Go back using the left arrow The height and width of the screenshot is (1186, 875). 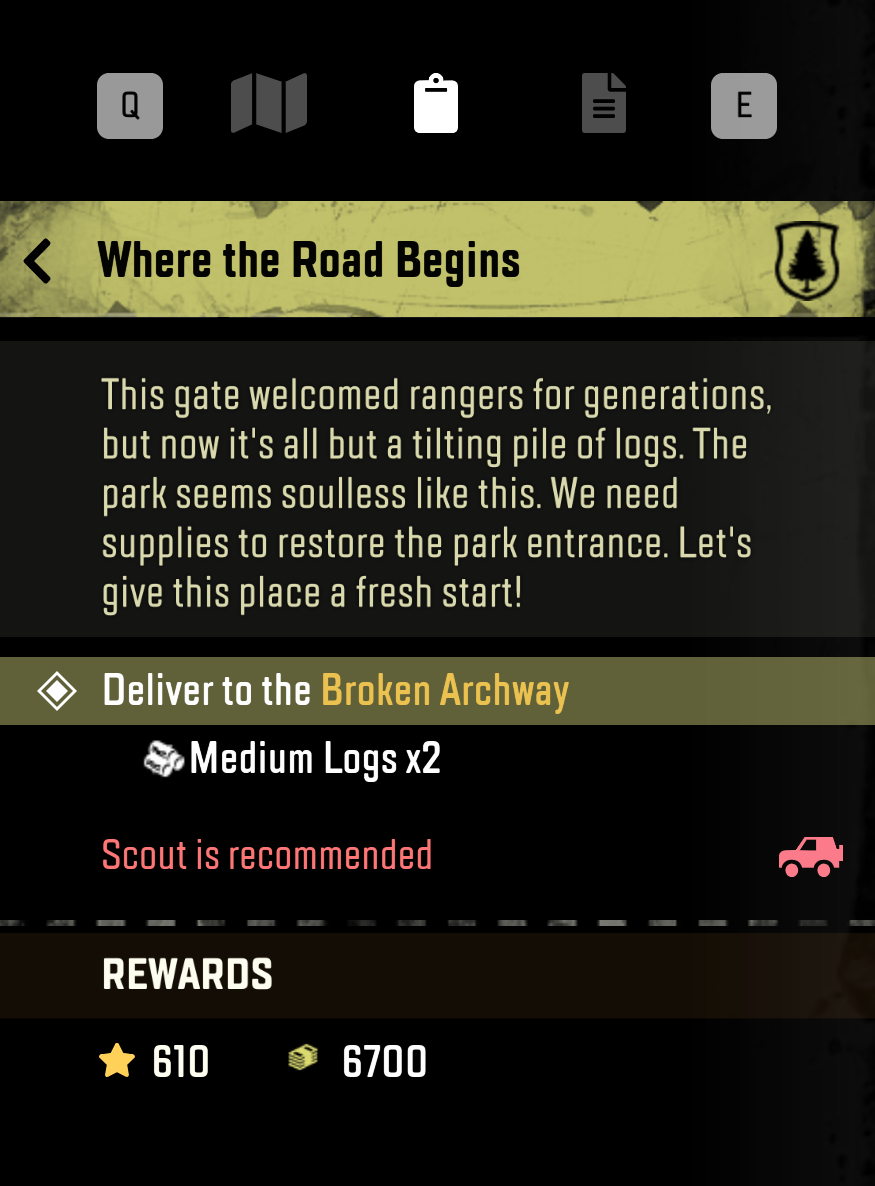[38, 261]
